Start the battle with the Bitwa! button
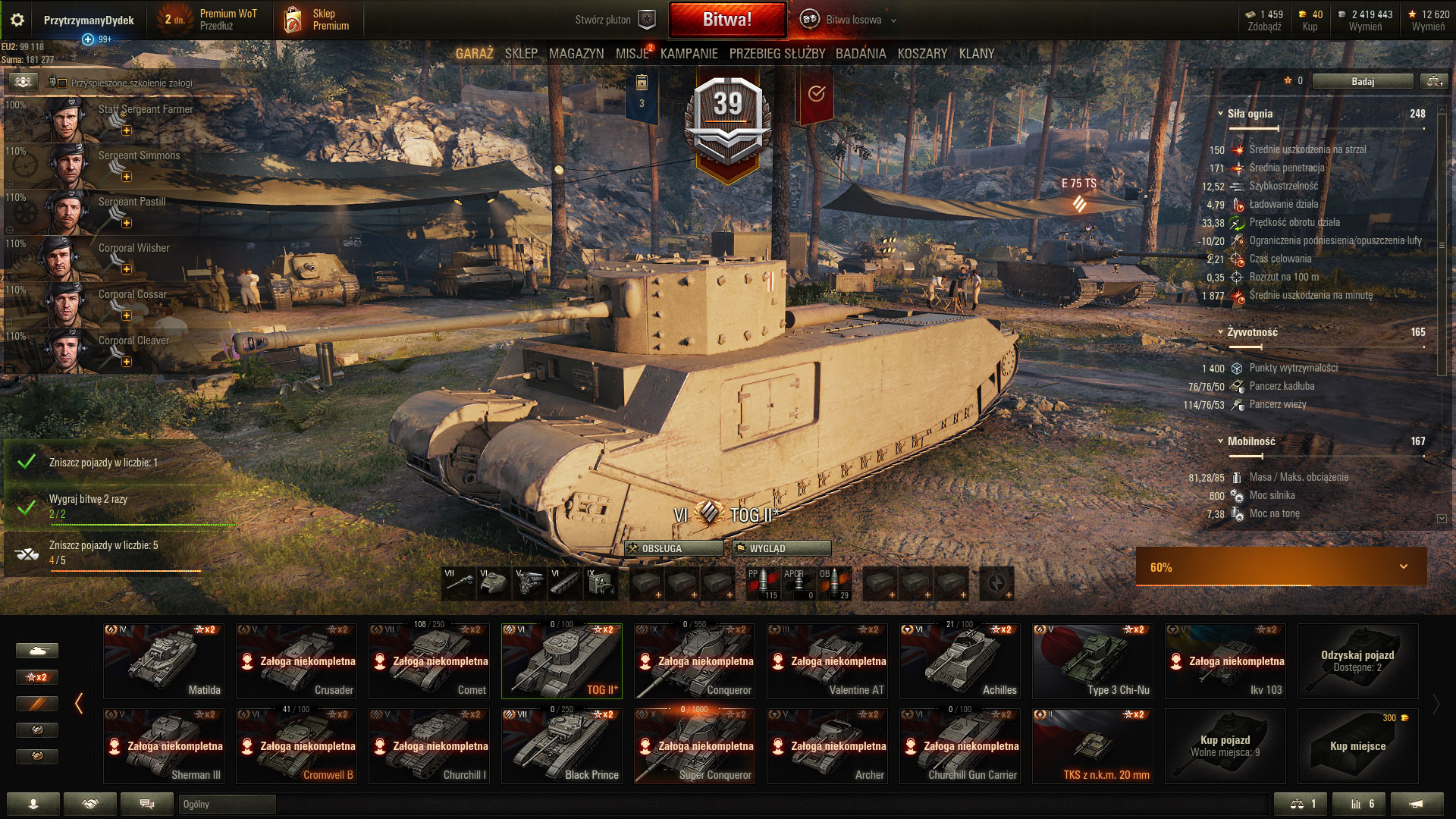The width and height of the screenshot is (1456, 819). pyautogui.click(x=727, y=20)
